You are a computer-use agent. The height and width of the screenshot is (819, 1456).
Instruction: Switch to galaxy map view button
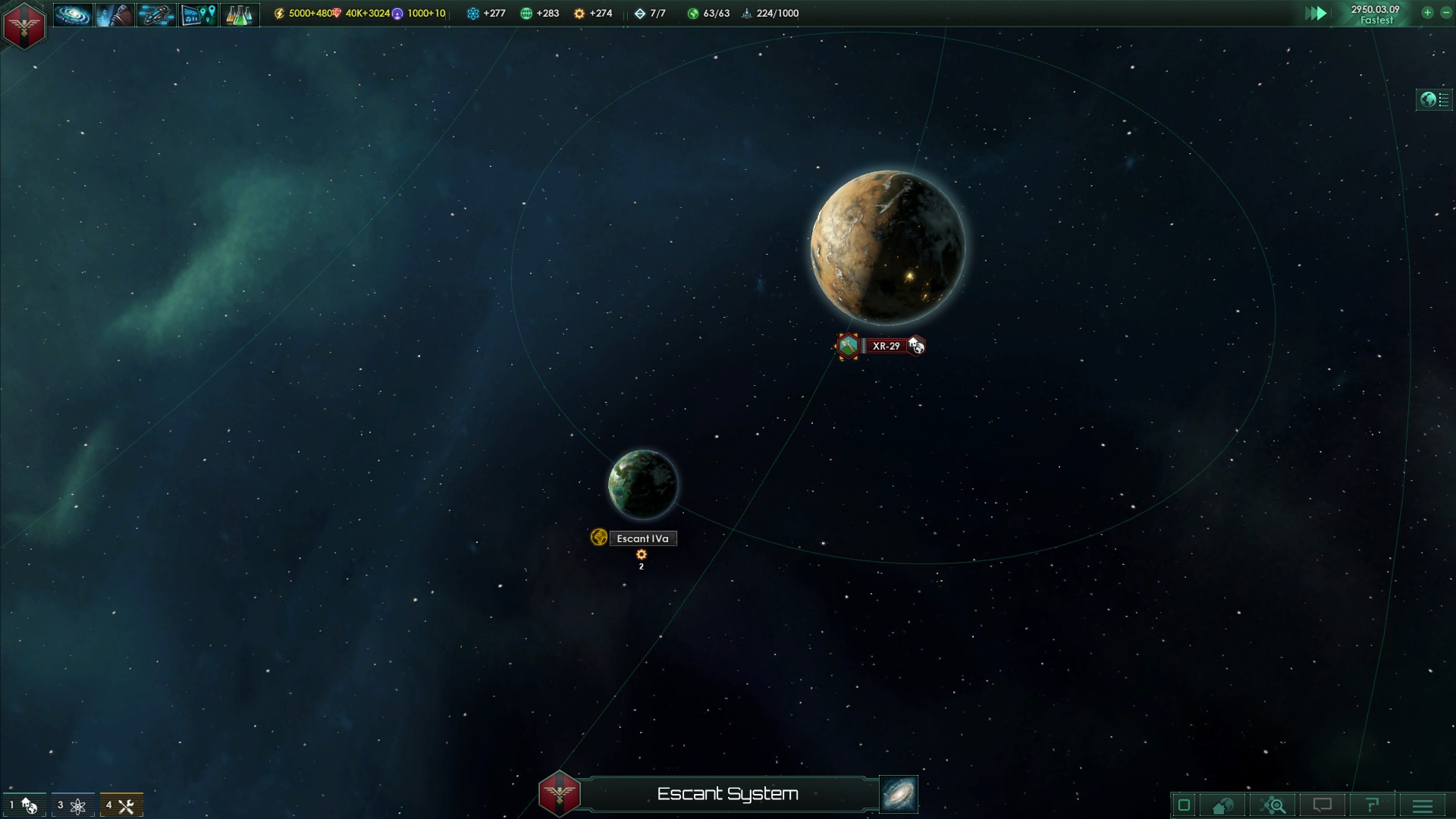coord(899,794)
